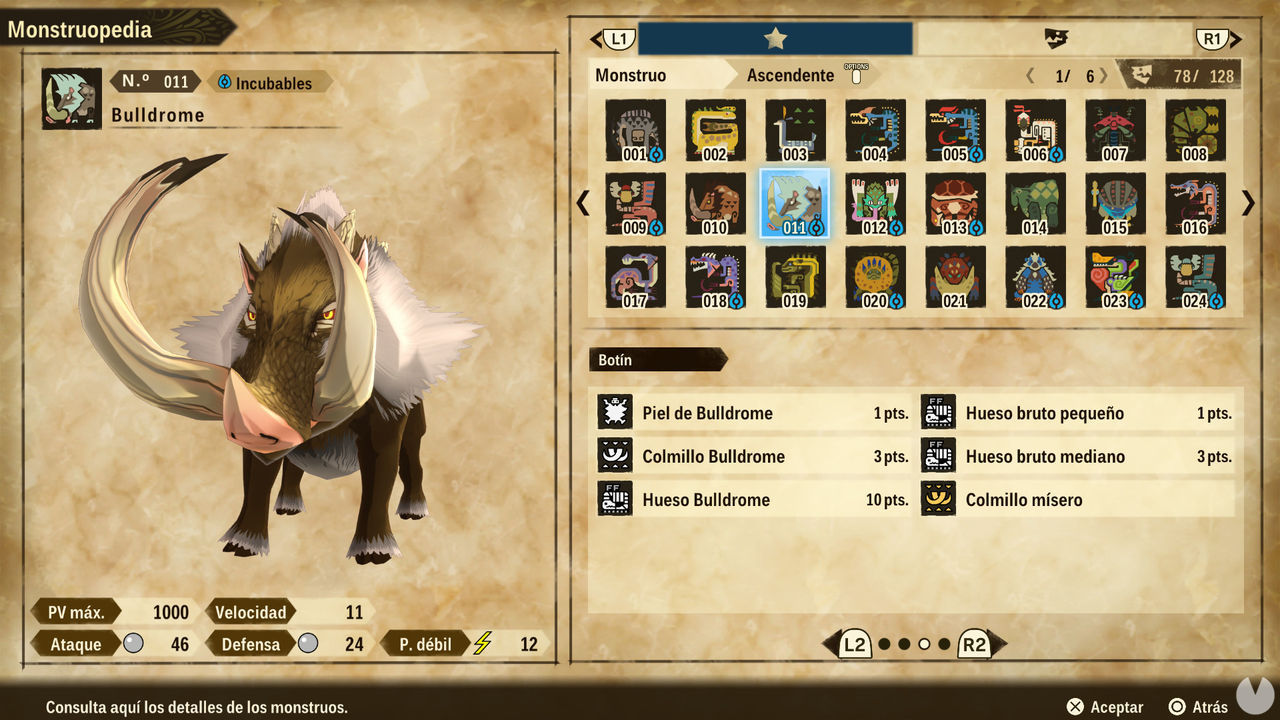Viewport: 1280px width, 720px height.
Task: Select monster tile 017
Action: [x=635, y=277]
